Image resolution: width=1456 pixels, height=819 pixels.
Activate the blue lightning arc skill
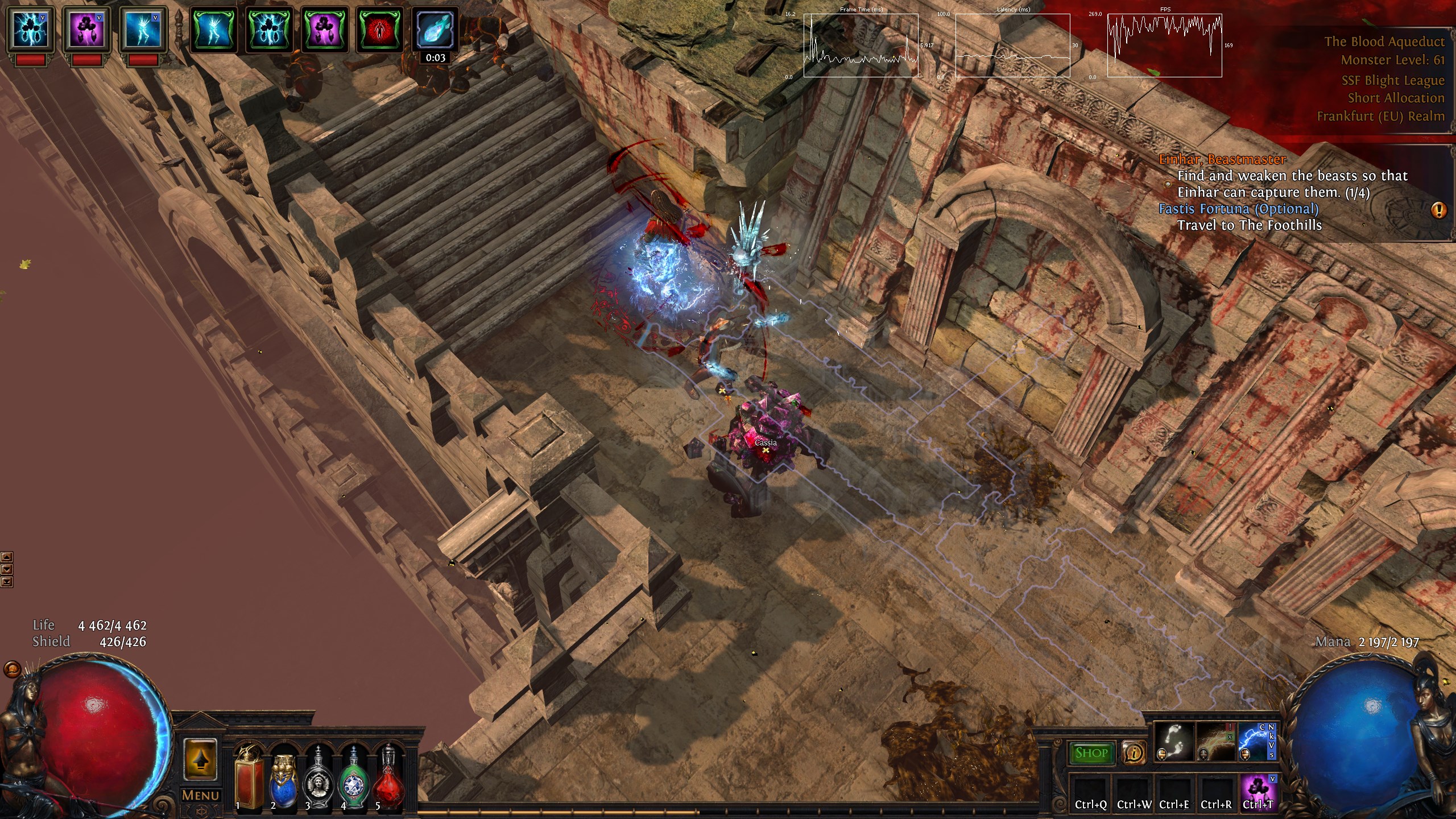coord(1256,741)
